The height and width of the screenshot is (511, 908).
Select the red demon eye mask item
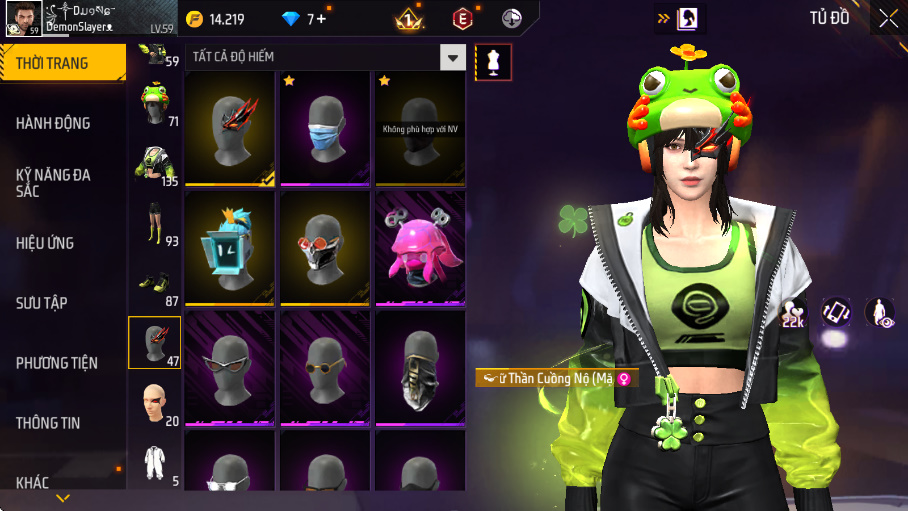(230, 128)
